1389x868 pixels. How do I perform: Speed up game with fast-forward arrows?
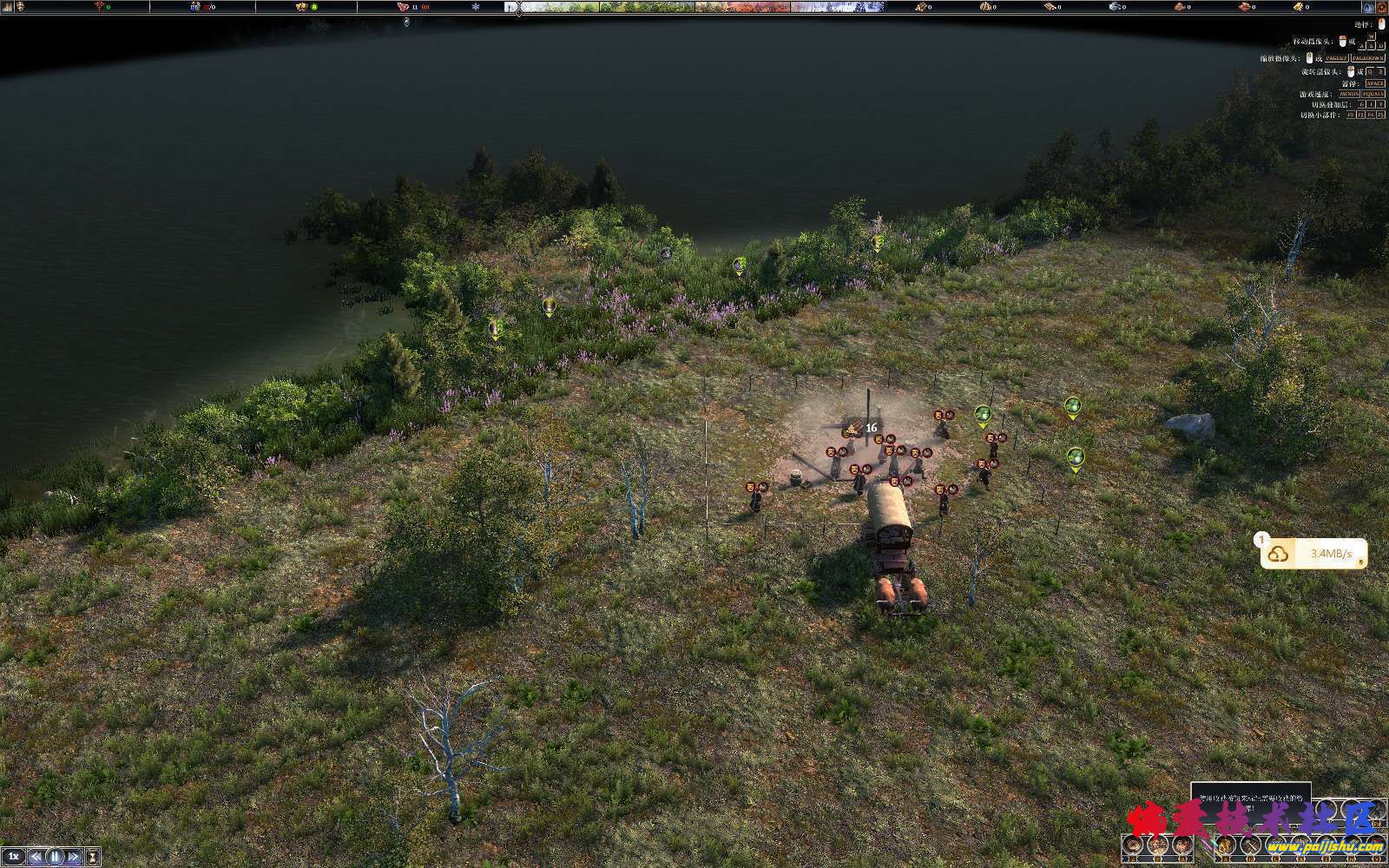[75, 857]
